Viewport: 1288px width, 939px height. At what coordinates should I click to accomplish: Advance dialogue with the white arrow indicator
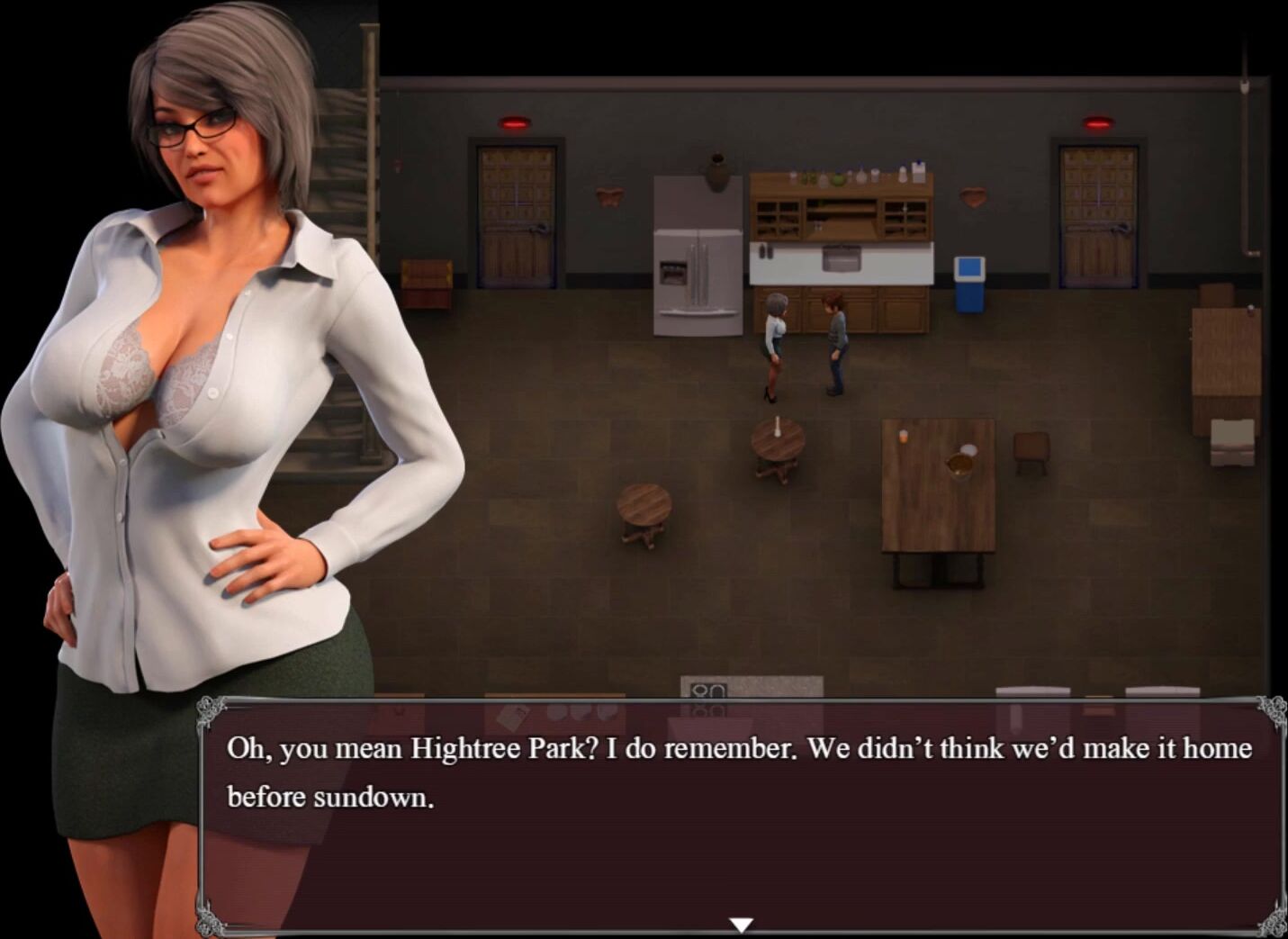coord(741,925)
